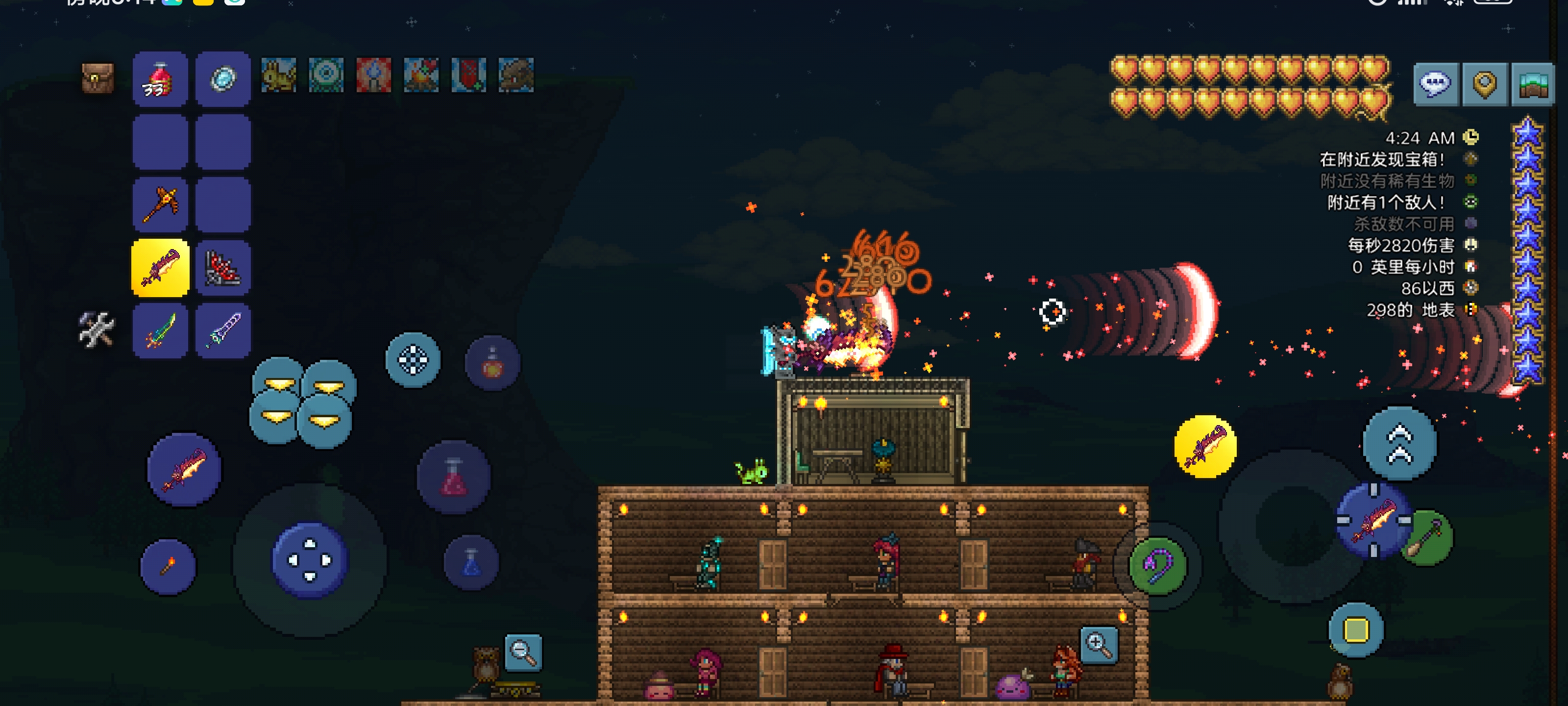The height and width of the screenshot is (706, 1568).
Task: Open the chat speech bubble
Action: tap(1435, 83)
